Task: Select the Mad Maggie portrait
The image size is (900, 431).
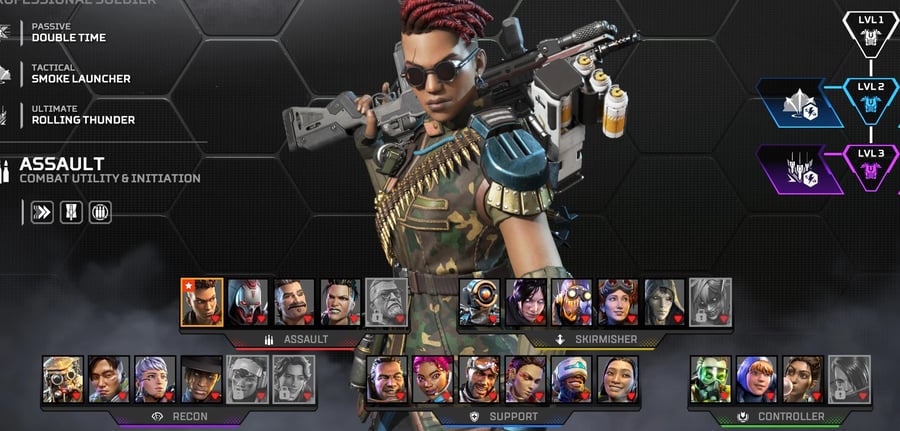Action: (340, 302)
